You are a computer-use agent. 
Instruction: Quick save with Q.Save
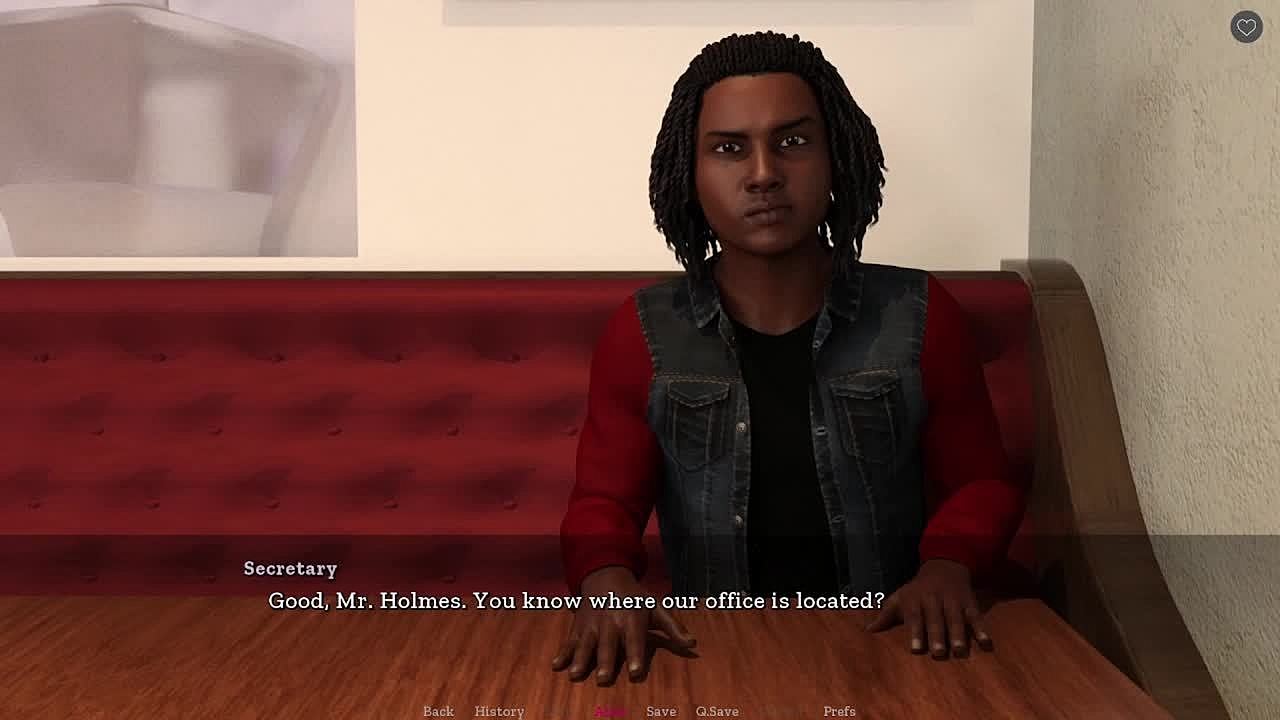(717, 711)
